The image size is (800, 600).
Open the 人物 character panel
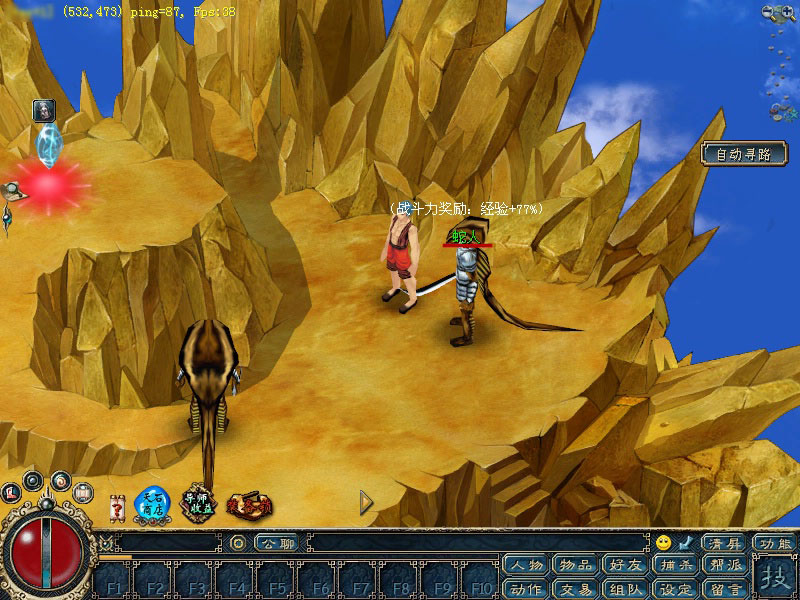pos(526,565)
